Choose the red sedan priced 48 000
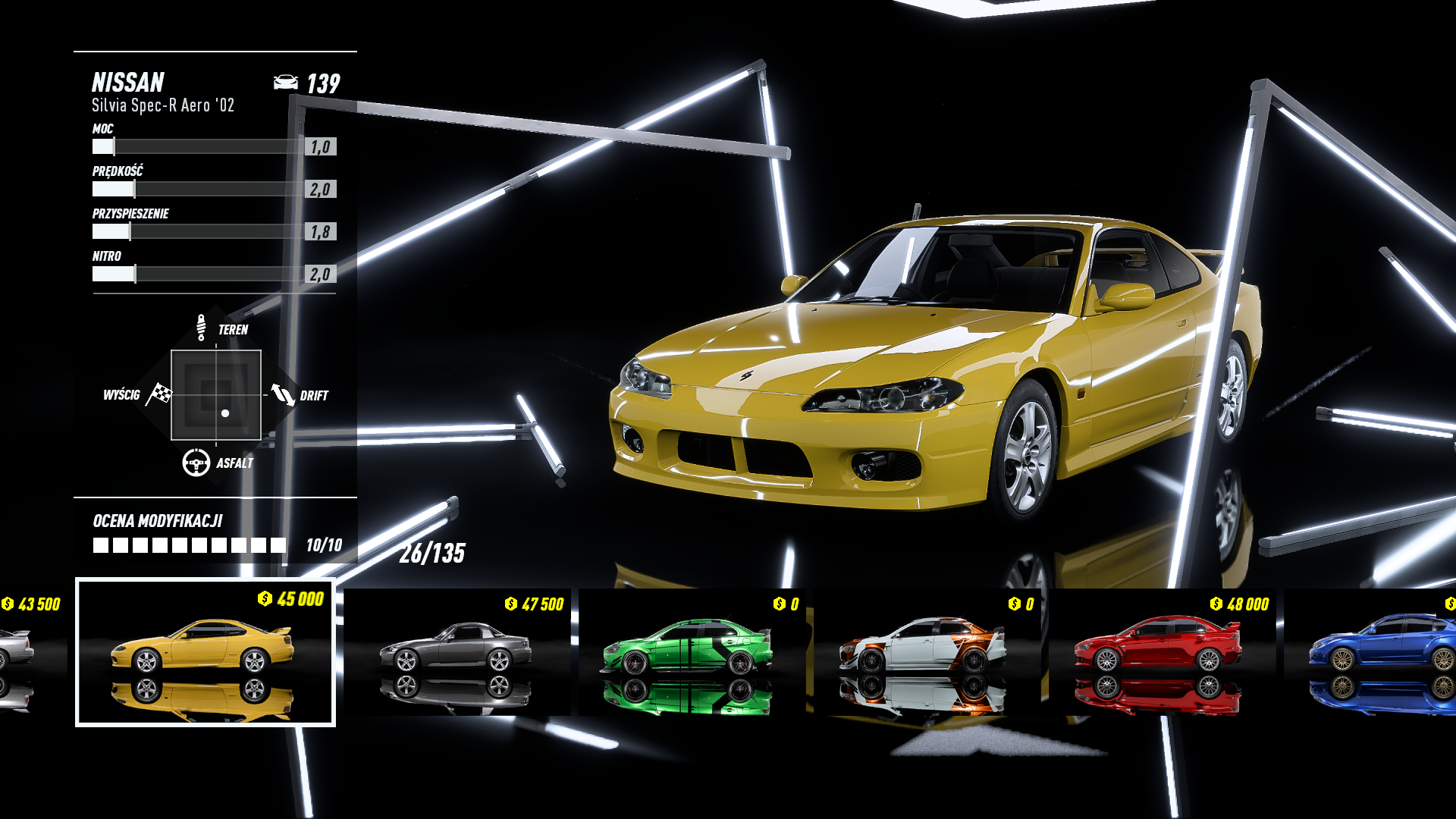The height and width of the screenshot is (819, 1456). (x=1159, y=651)
